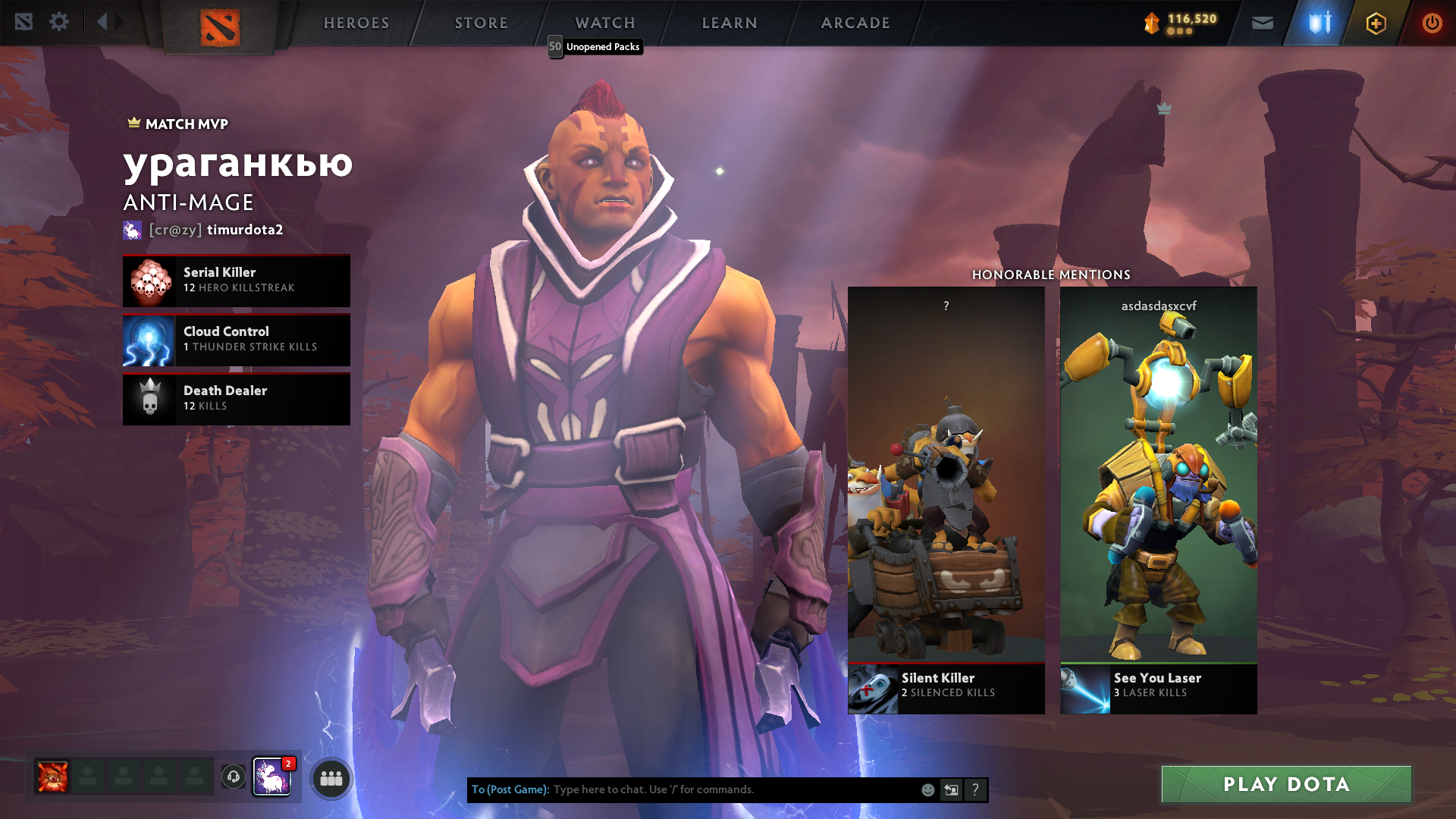Switch to the Learn section
The image size is (1456, 819).
click(729, 23)
